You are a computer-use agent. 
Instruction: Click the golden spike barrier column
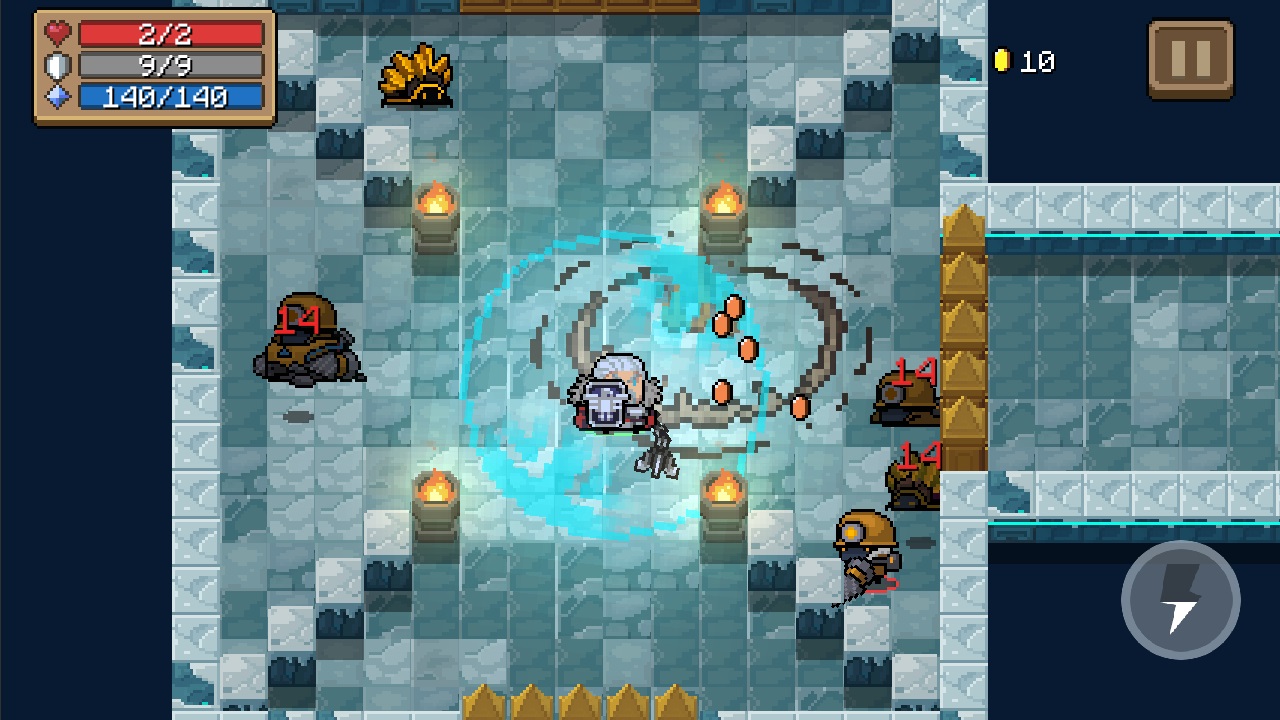tap(963, 330)
